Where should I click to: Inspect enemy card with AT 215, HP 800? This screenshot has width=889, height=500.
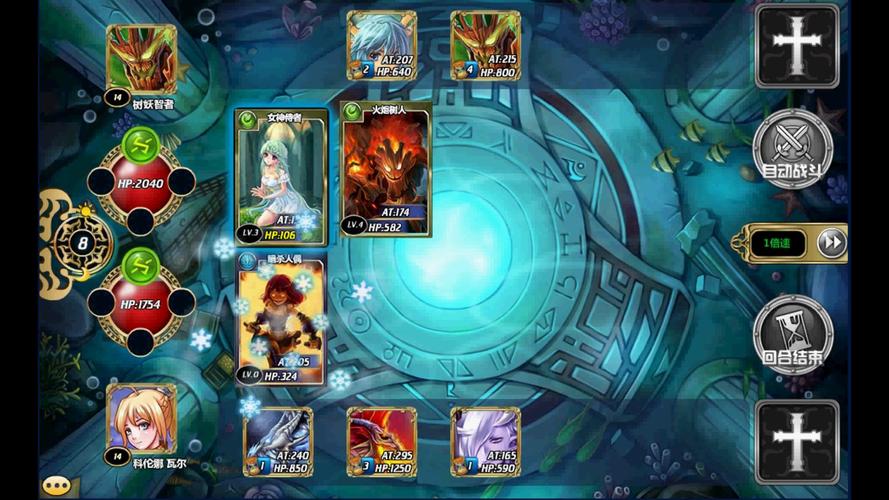(486, 45)
